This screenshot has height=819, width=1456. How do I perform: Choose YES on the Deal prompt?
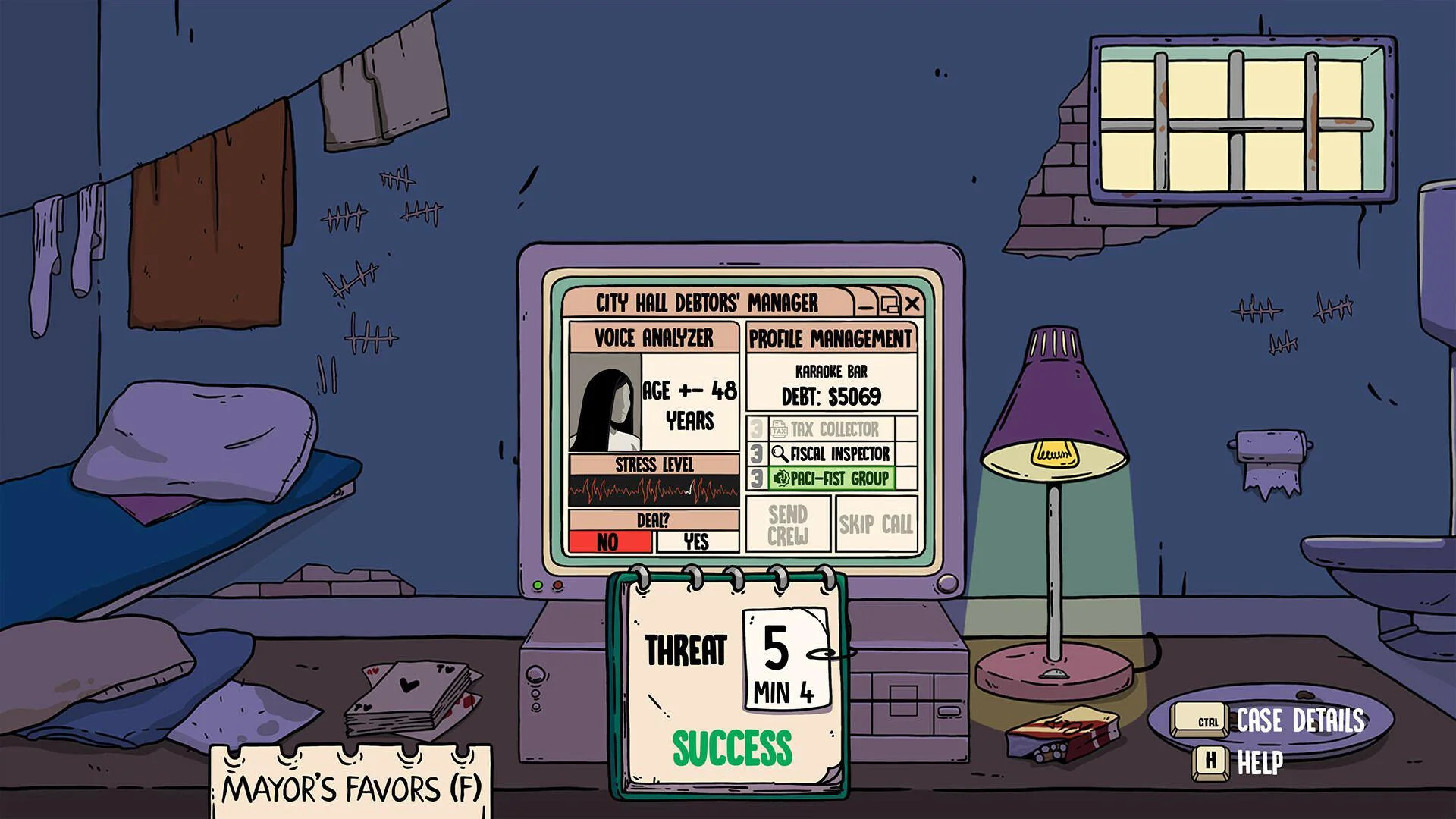[x=695, y=541]
